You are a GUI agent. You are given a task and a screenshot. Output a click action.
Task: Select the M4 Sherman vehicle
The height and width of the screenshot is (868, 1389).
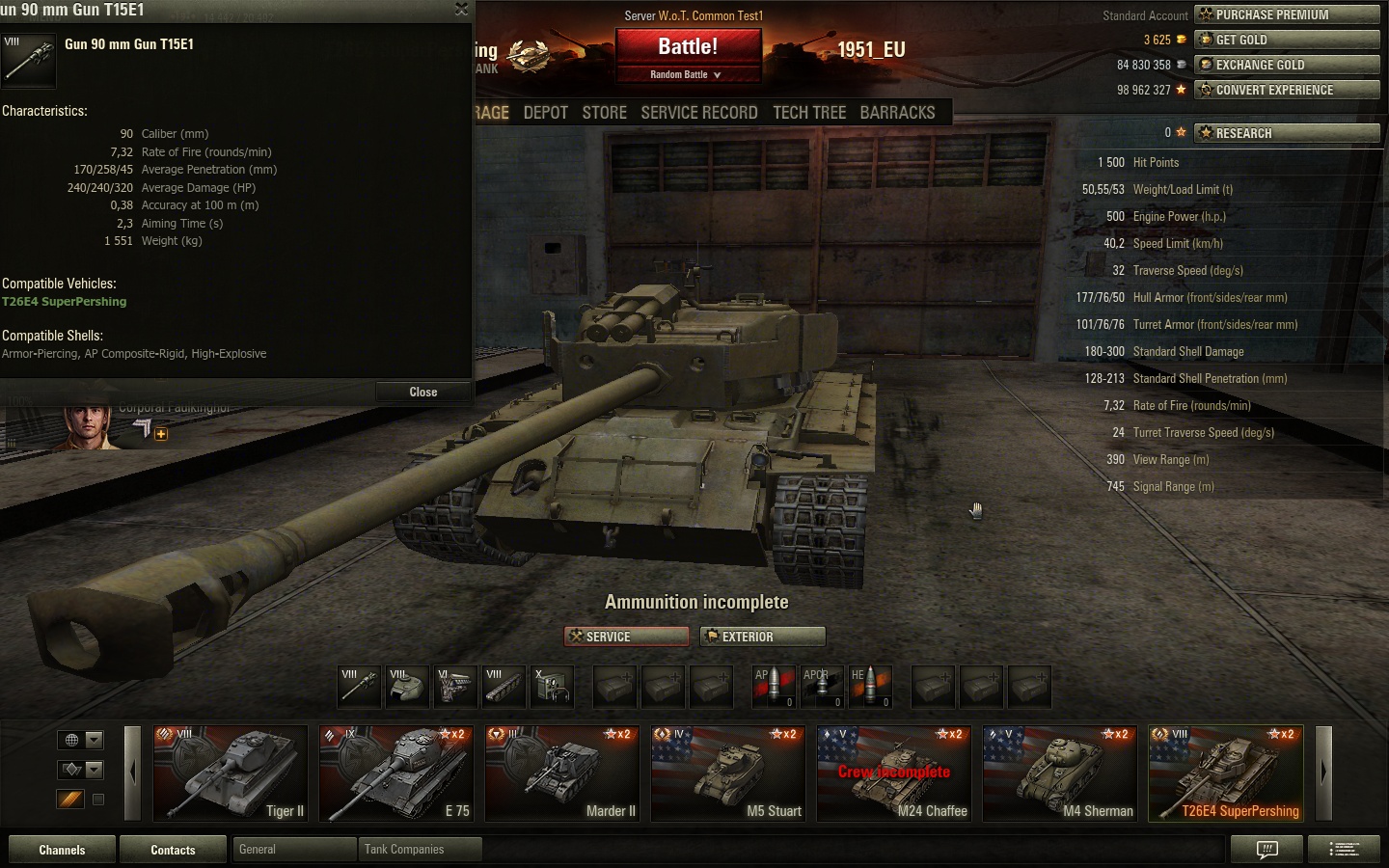click(x=1060, y=773)
